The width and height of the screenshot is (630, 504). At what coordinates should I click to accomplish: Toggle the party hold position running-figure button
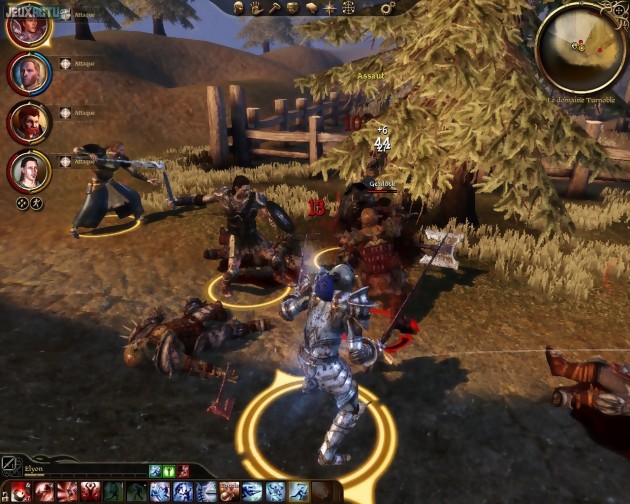click(x=37, y=203)
